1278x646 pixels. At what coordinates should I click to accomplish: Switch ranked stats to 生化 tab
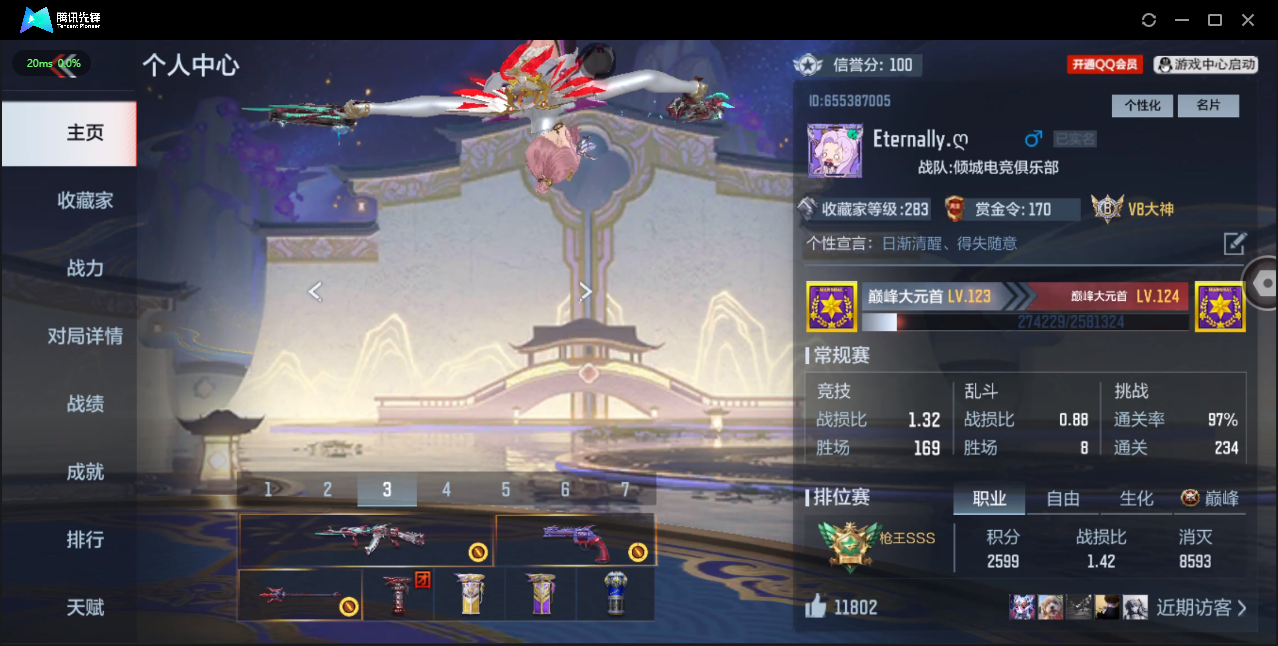[x=1136, y=498]
